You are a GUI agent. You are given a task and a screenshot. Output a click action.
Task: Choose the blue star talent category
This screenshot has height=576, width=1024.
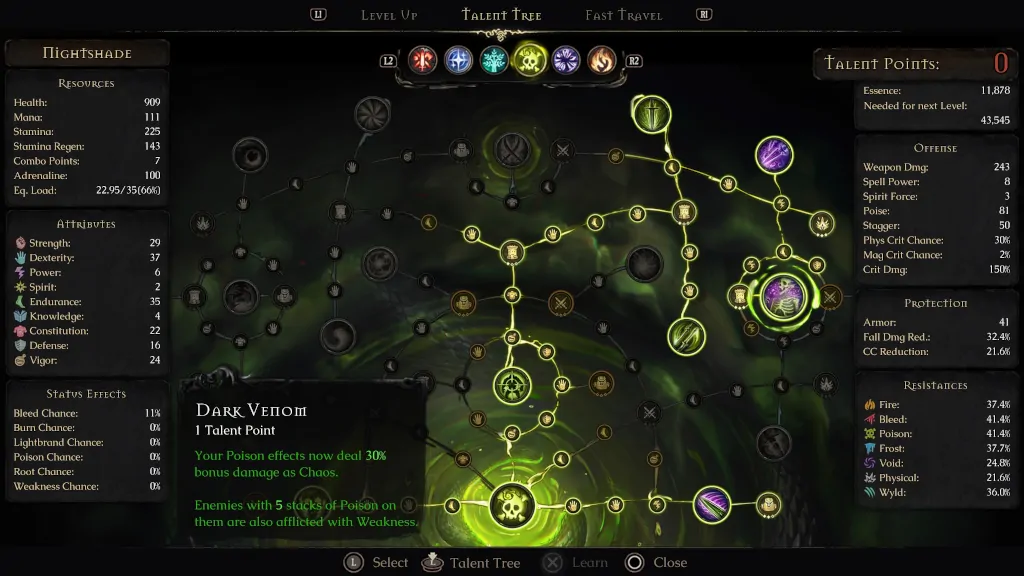click(458, 60)
